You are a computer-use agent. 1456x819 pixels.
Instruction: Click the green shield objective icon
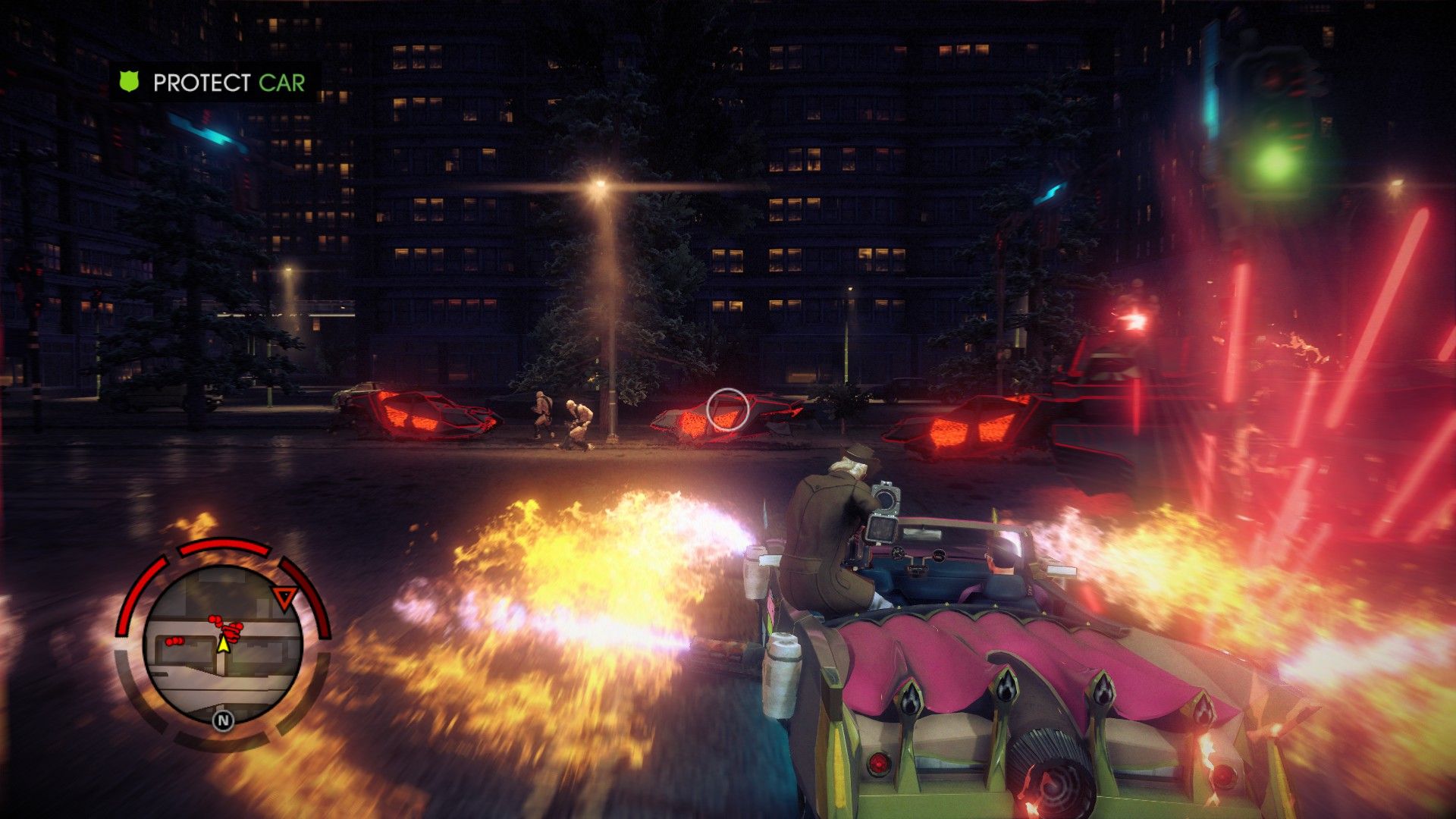(x=130, y=82)
